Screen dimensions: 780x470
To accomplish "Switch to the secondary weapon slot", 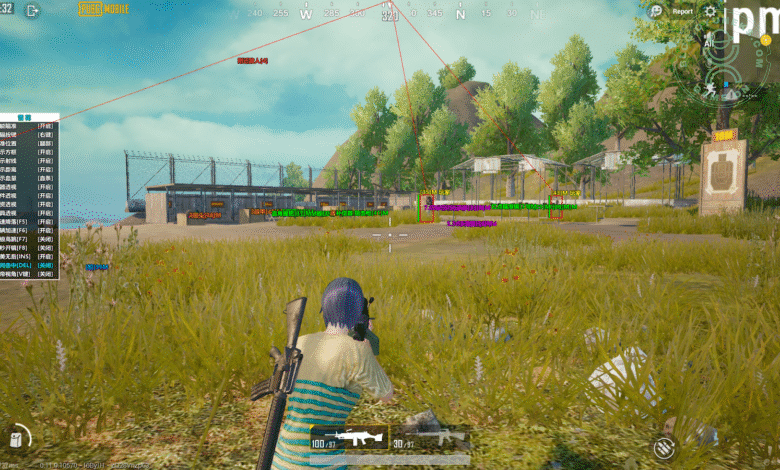I will click(x=428, y=436).
